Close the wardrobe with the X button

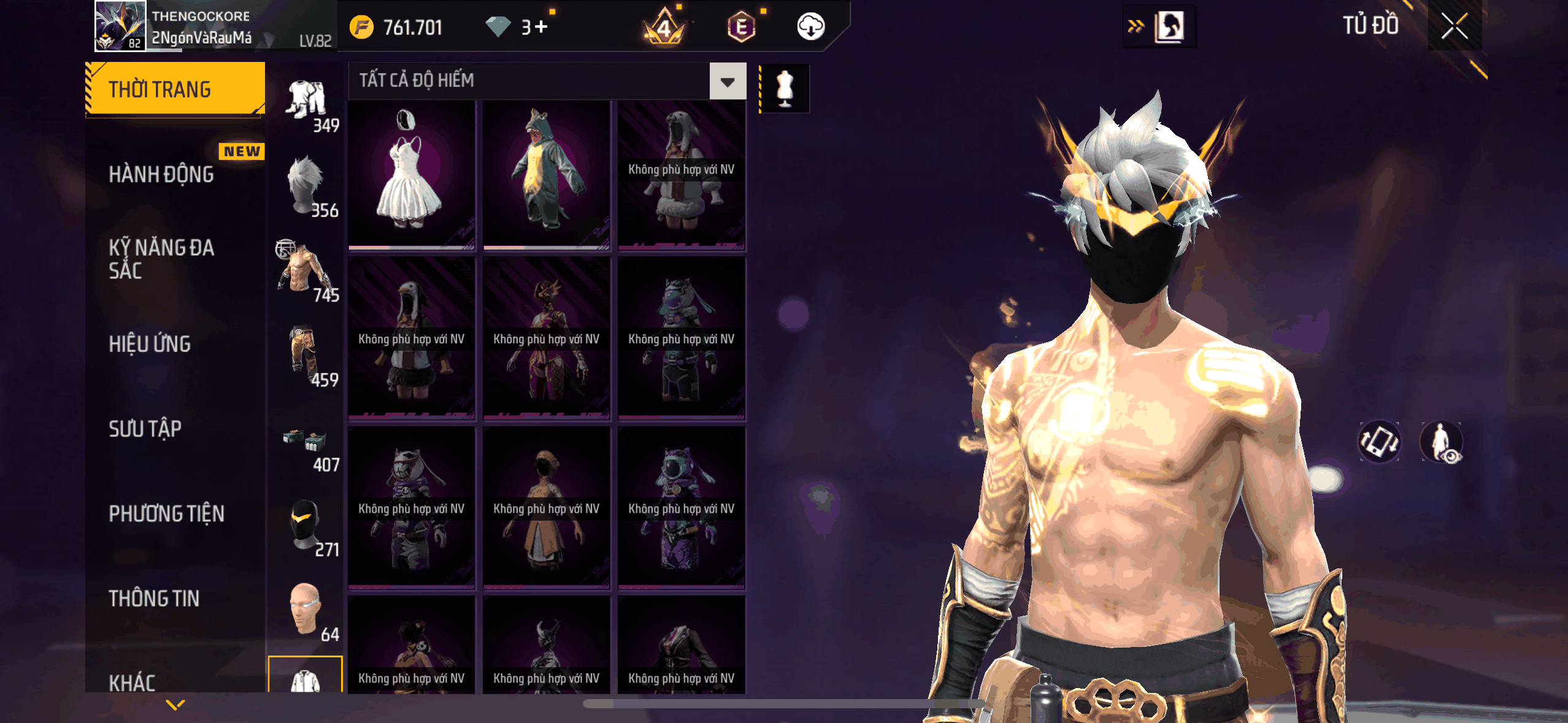click(x=1454, y=26)
